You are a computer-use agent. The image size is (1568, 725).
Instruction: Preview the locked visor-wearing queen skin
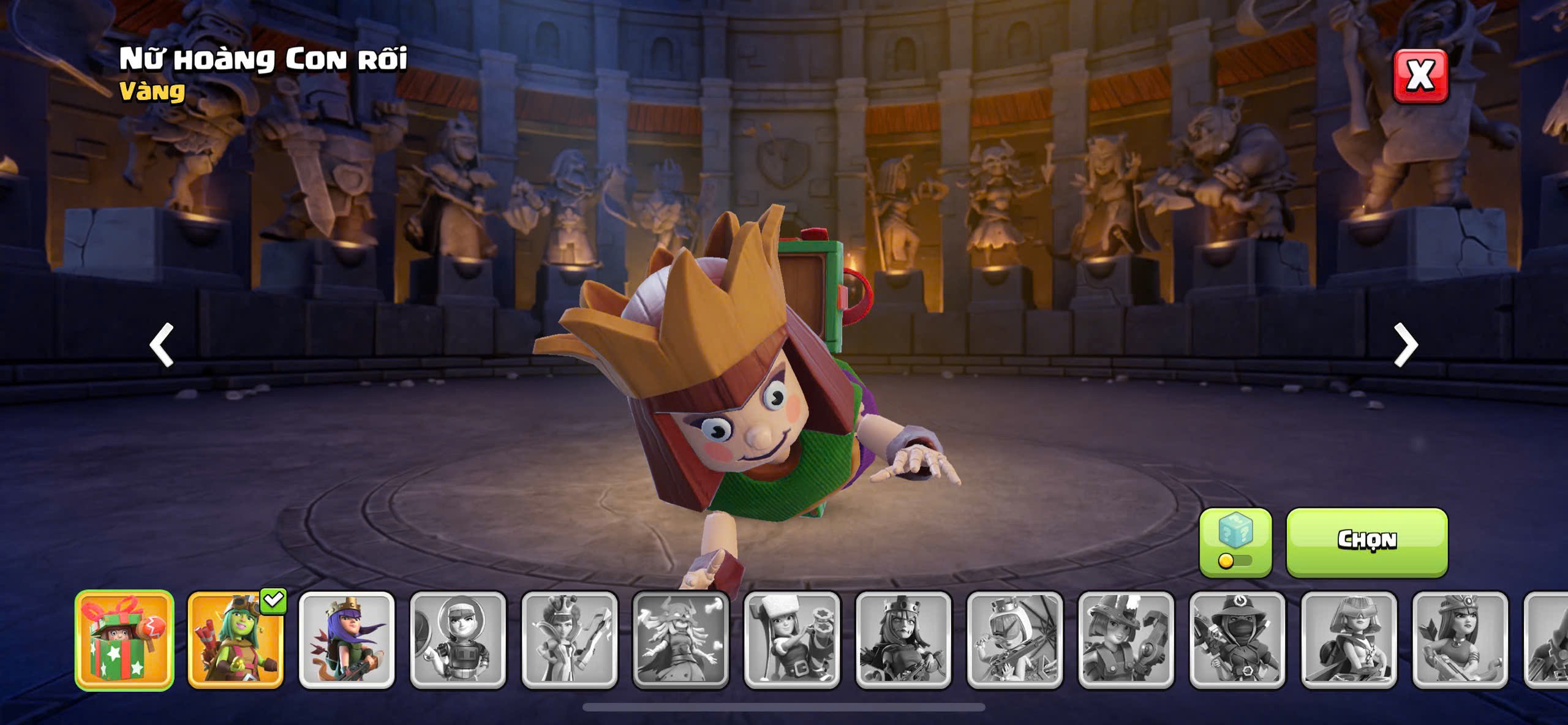[1349, 640]
